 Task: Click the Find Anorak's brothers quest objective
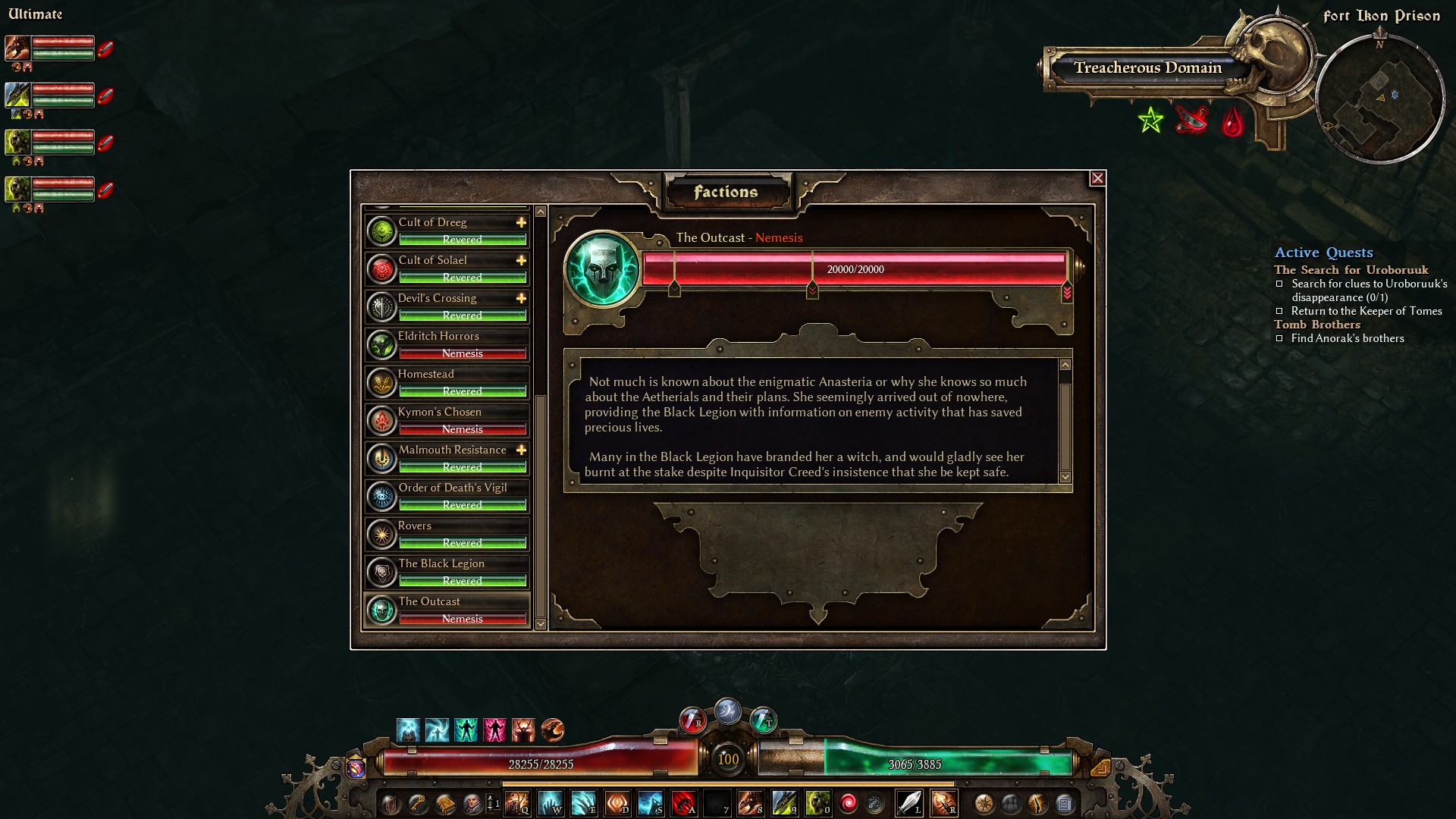[1347, 338]
